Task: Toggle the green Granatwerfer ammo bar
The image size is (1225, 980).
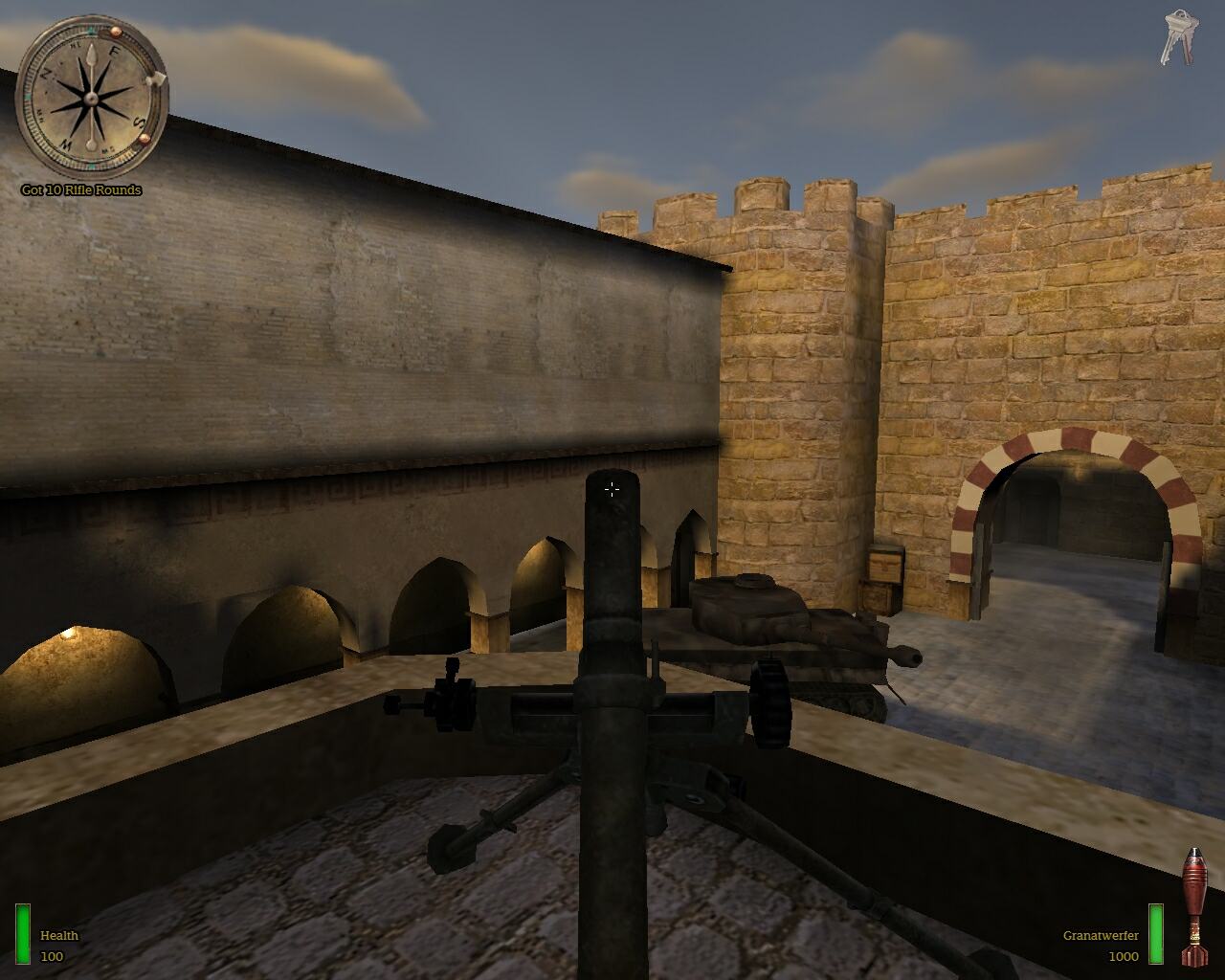Action: [1155, 934]
